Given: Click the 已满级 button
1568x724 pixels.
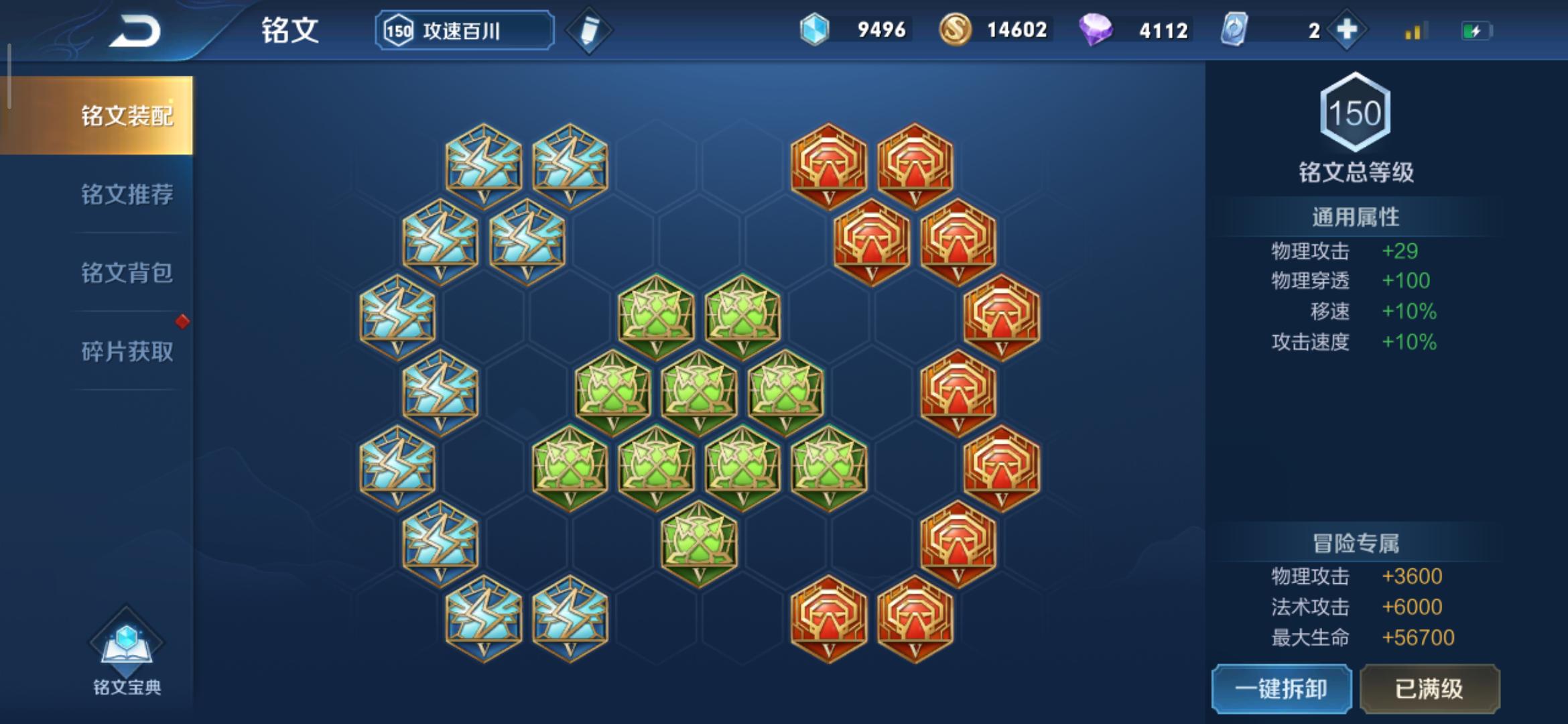Looking at the screenshot, I should (x=1431, y=689).
